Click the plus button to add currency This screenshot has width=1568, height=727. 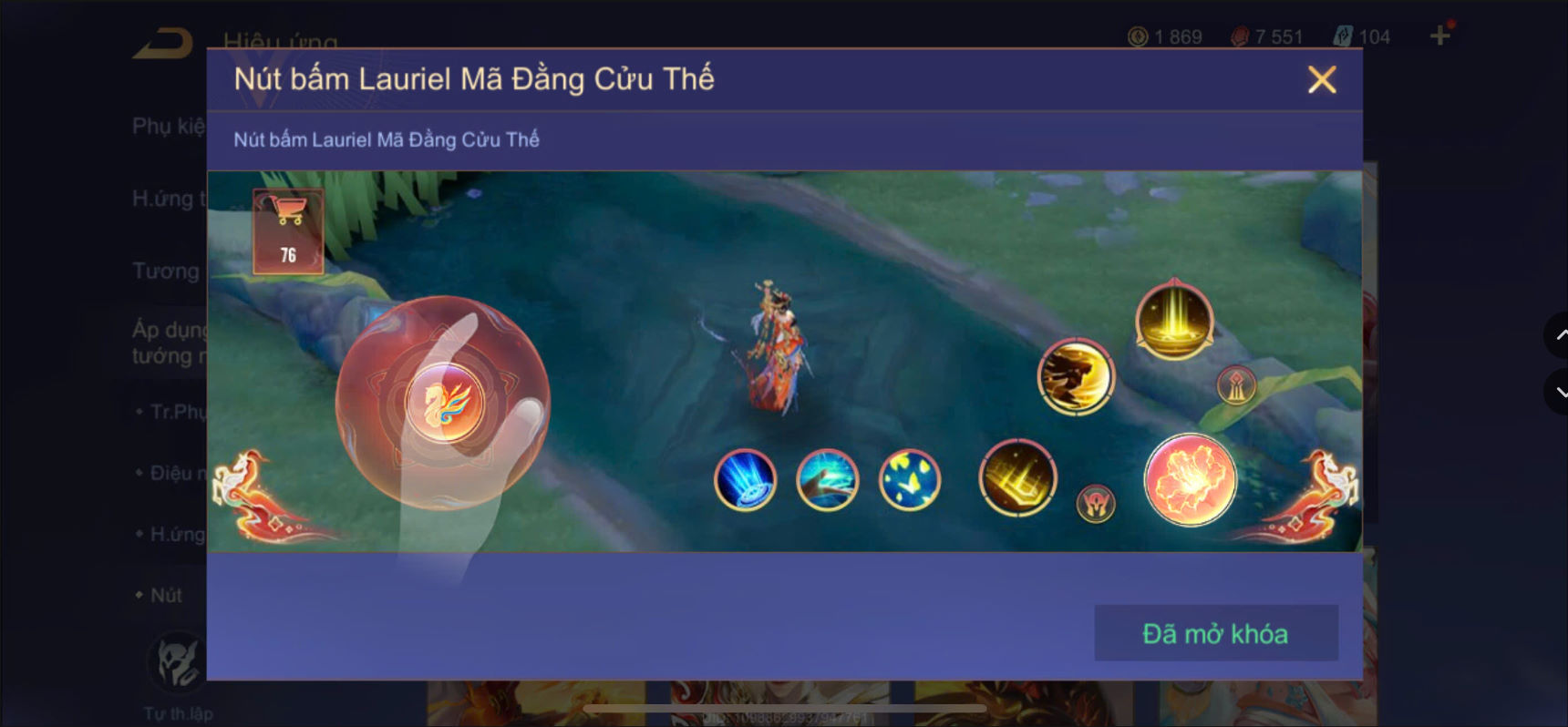pos(1441,36)
